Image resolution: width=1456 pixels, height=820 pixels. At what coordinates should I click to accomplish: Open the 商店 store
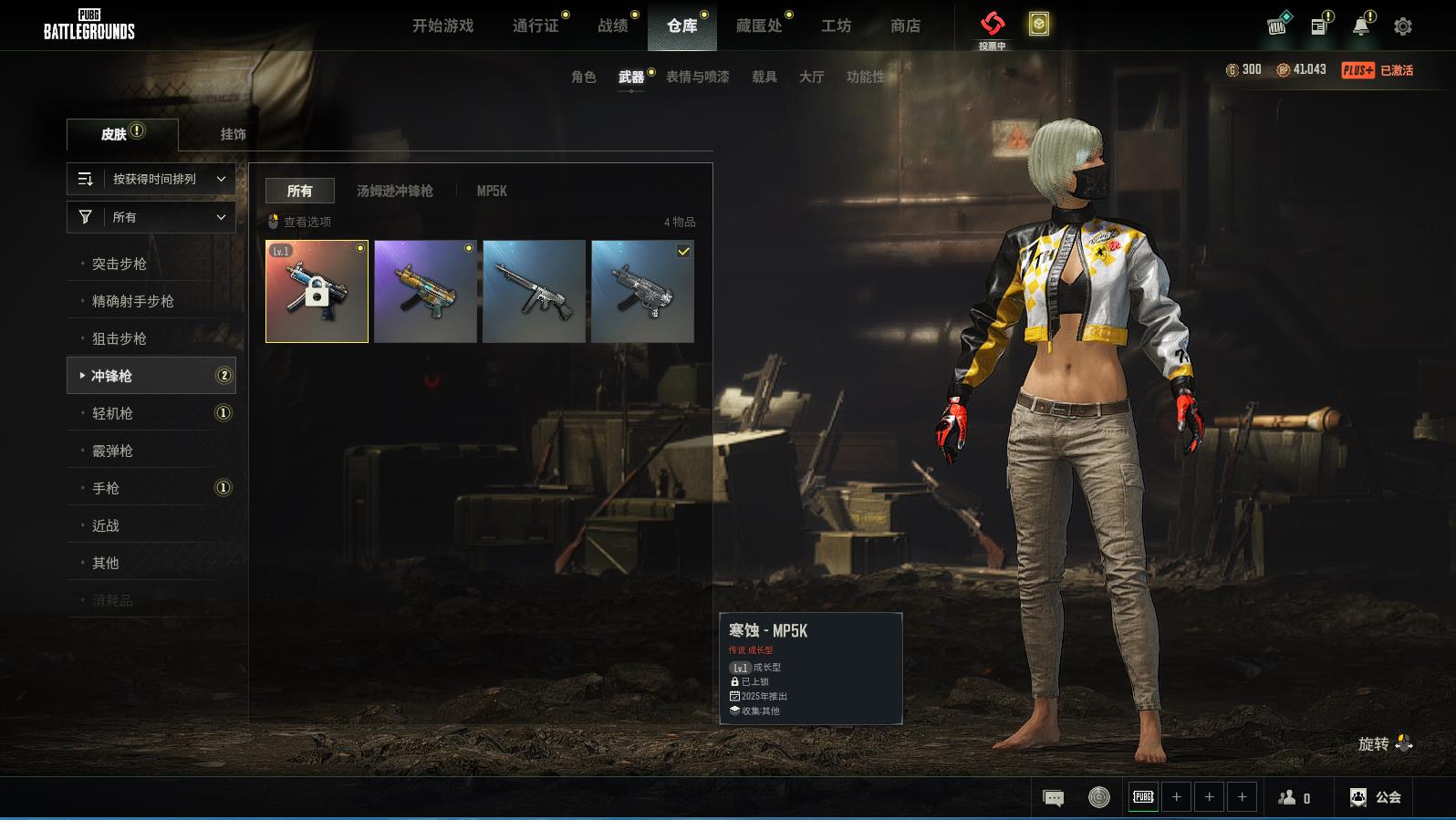coord(905,26)
